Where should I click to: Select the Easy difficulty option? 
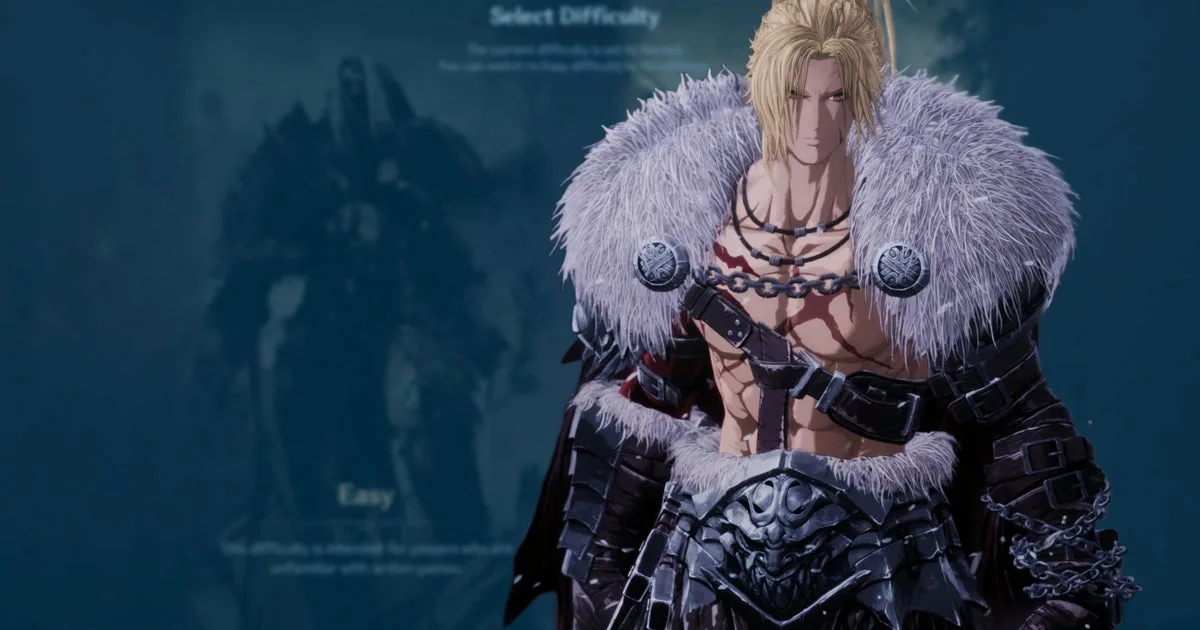[365, 497]
